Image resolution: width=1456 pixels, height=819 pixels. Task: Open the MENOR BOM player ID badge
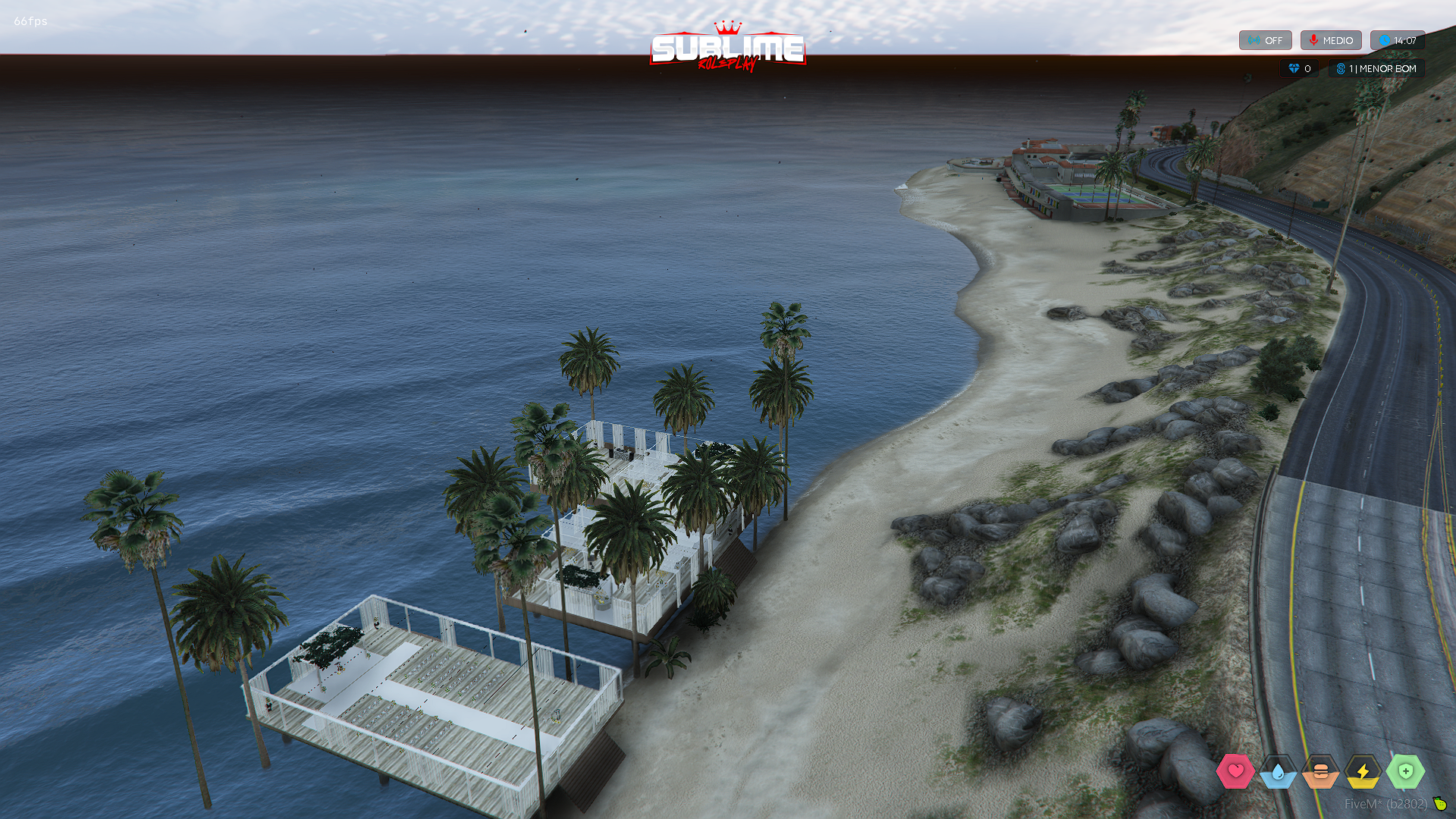[1376, 68]
